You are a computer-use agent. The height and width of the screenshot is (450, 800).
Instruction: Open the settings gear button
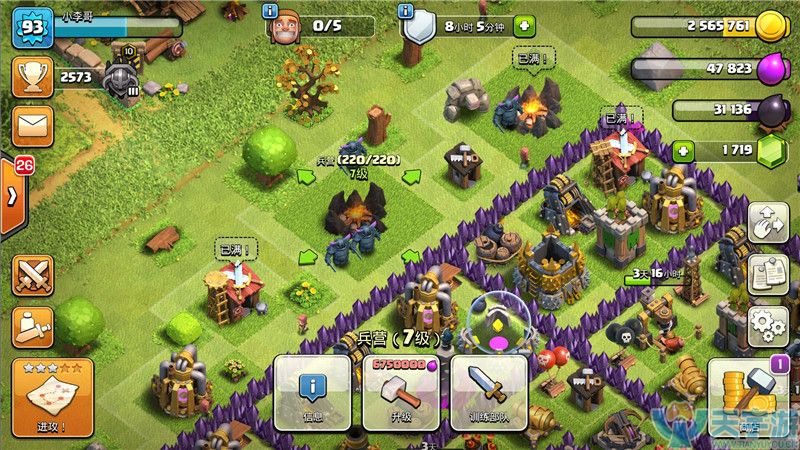click(769, 324)
